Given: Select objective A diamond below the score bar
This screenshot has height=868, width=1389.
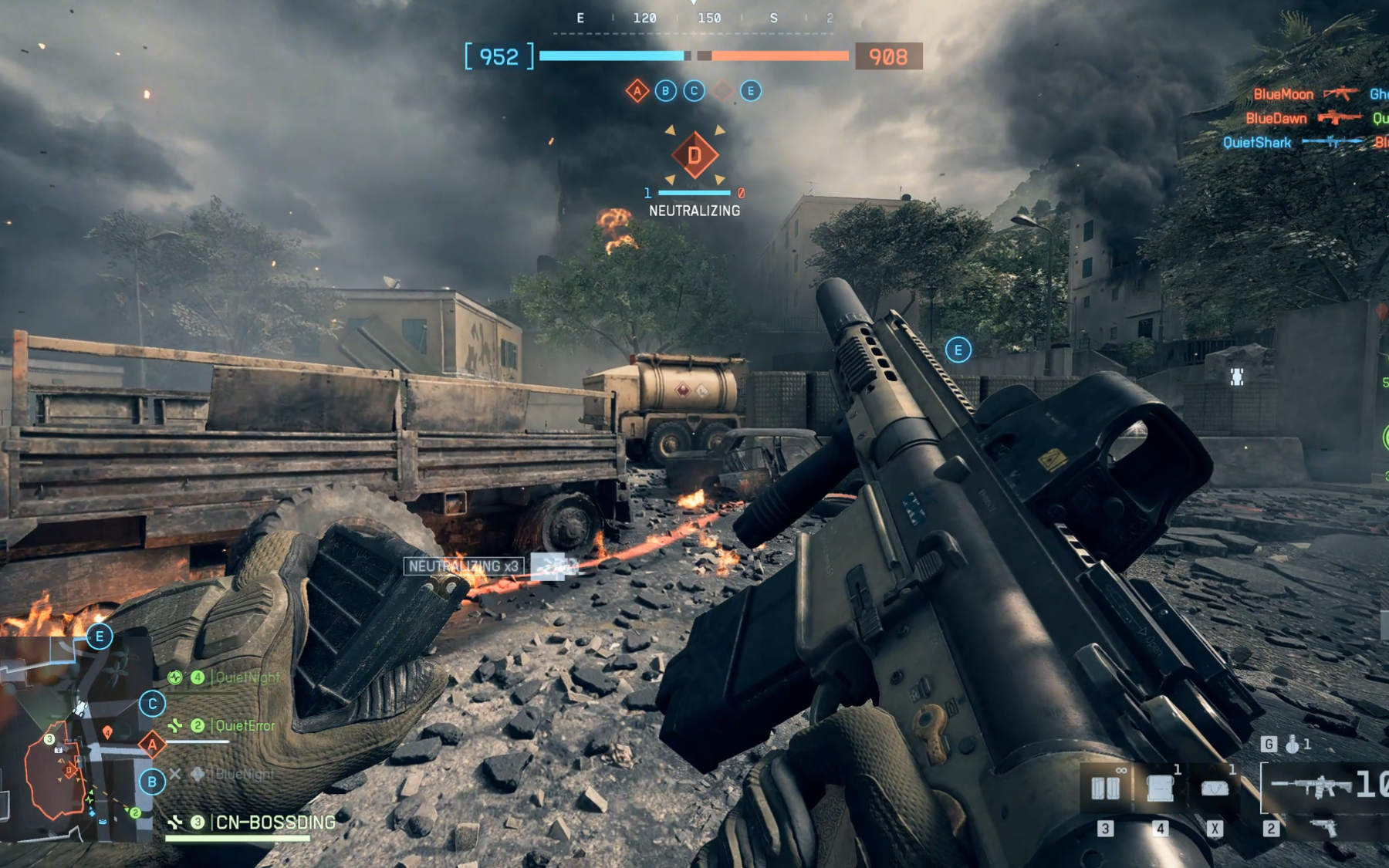Looking at the screenshot, I should (637, 91).
